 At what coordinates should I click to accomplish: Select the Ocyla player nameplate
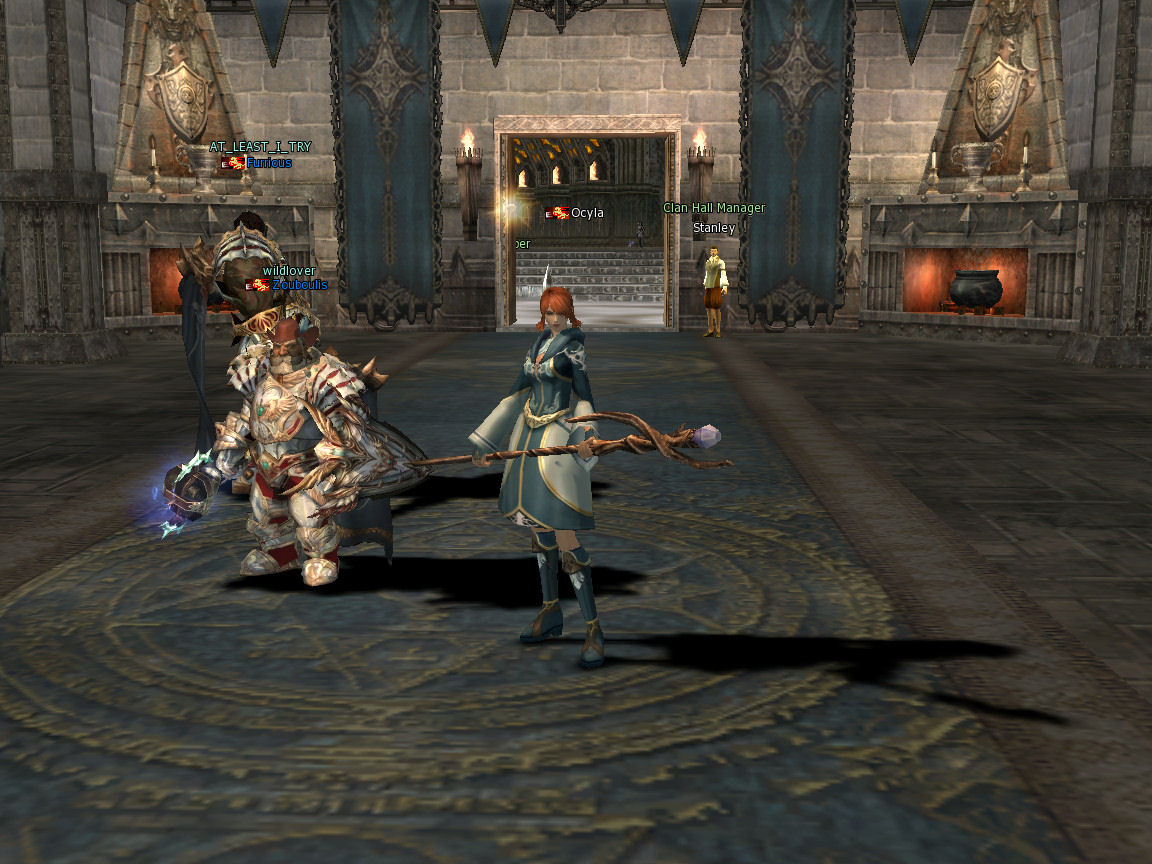click(x=587, y=213)
